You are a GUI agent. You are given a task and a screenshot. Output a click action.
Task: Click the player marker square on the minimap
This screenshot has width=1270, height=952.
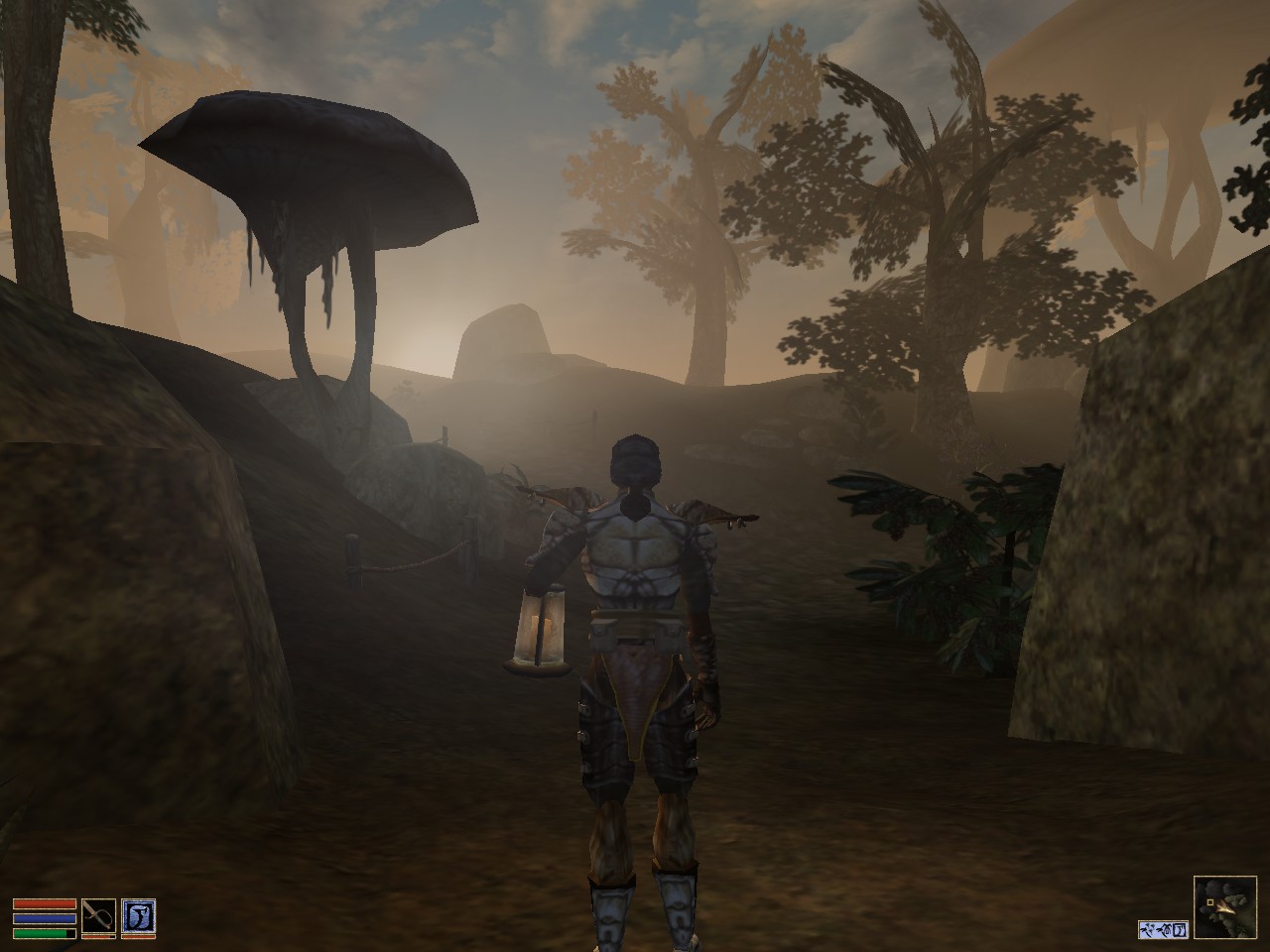pyautogui.click(x=1210, y=902)
